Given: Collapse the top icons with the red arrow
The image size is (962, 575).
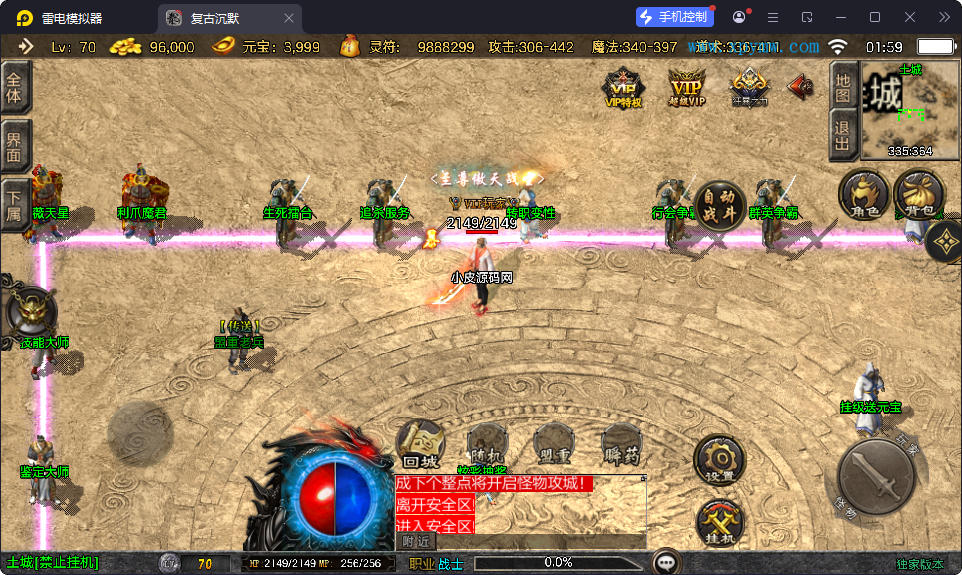Looking at the screenshot, I should coord(800,87).
